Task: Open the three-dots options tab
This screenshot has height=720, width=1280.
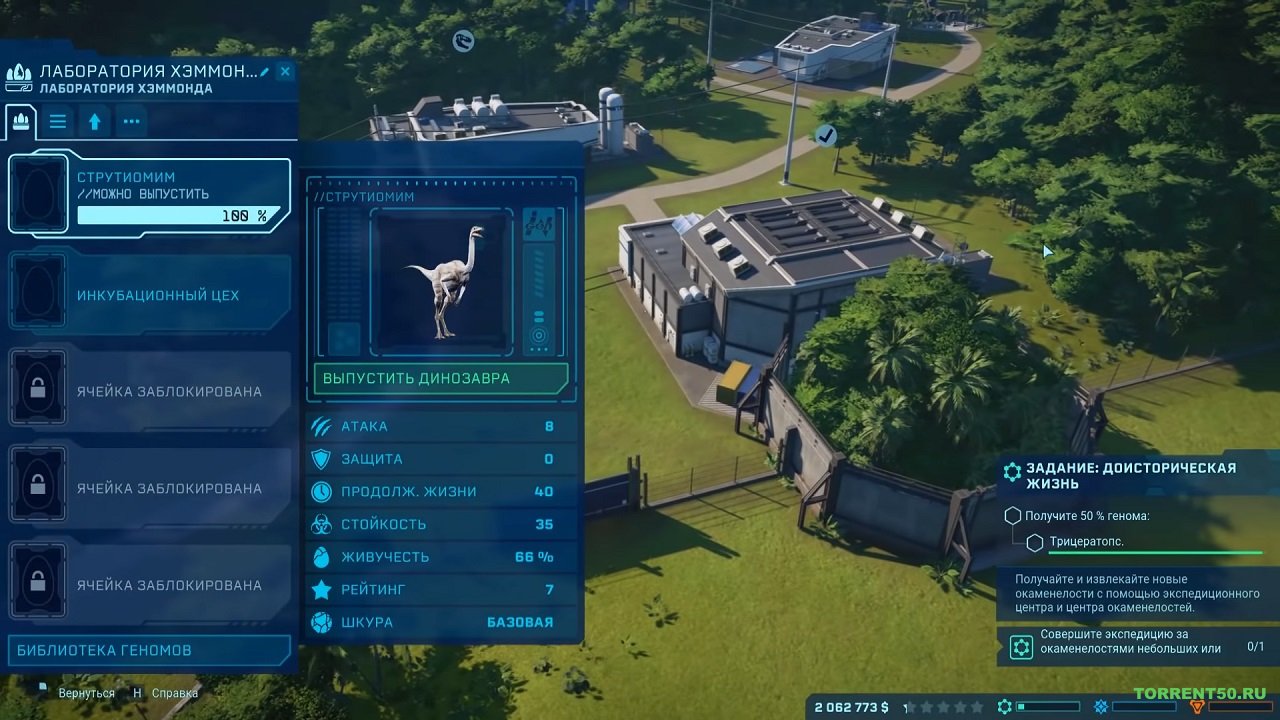Action: coord(131,122)
